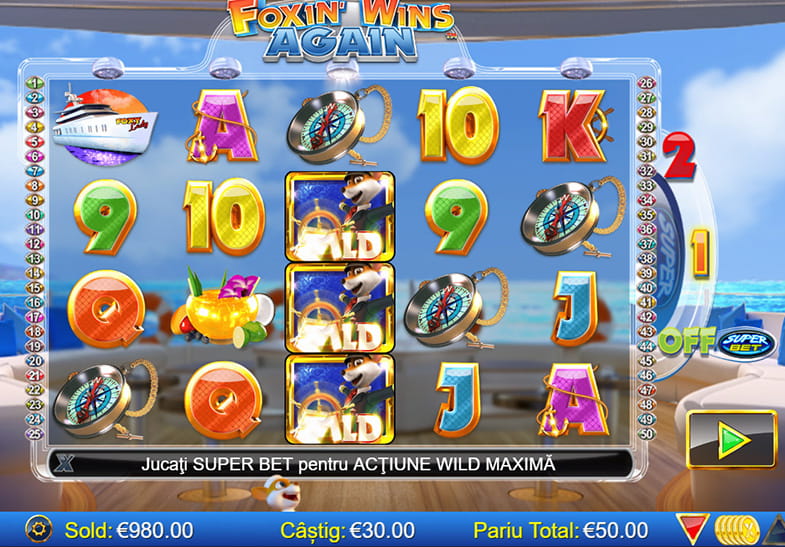Open the gear settings menu

tap(36, 529)
